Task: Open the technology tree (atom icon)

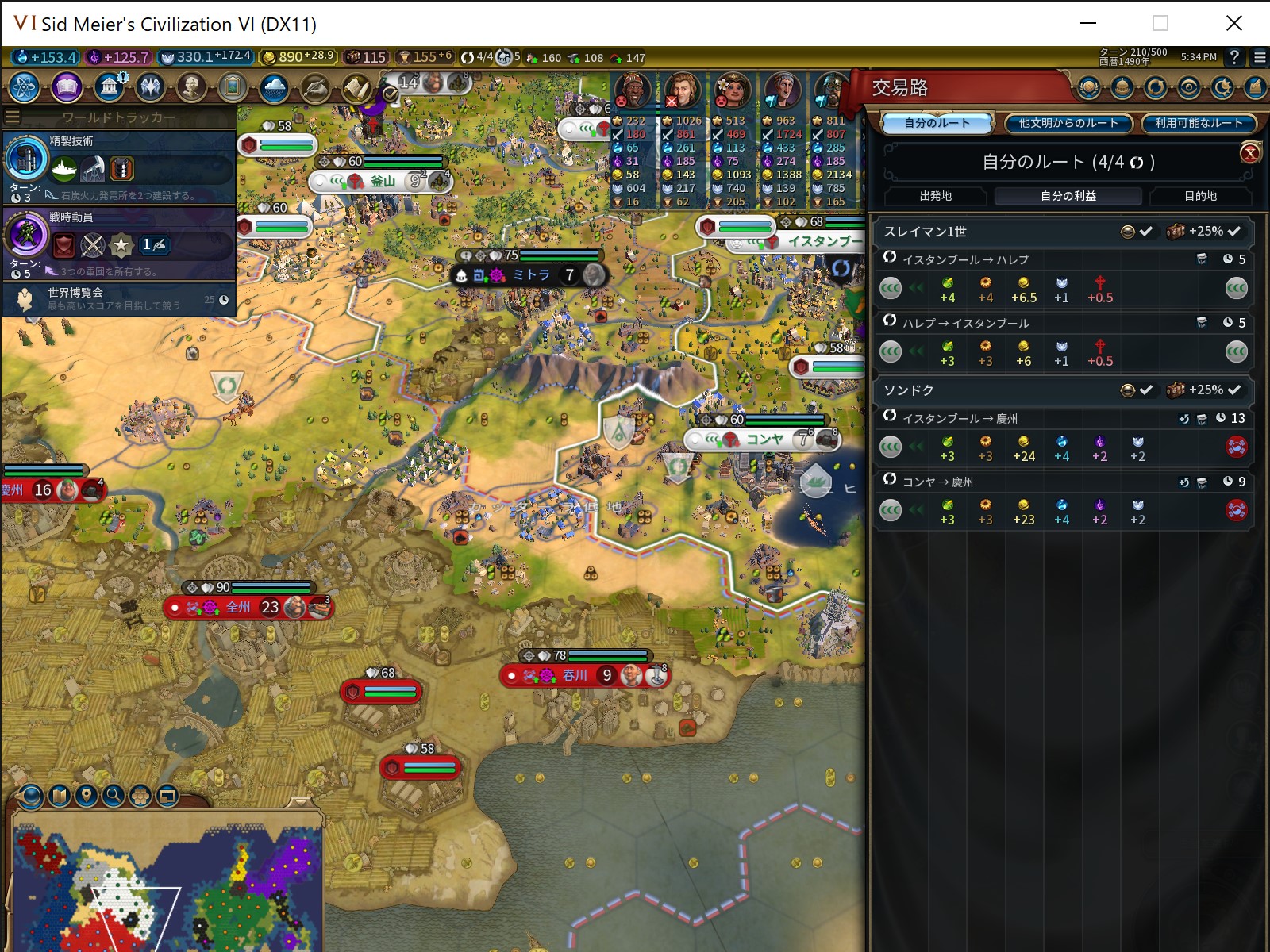Action: coord(23,87)
